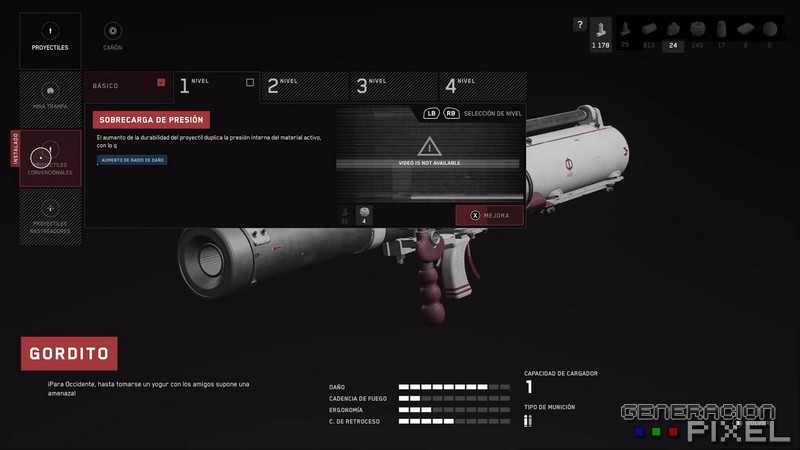Click the unavailable video preview
This screenshot has height=450, width=800.
tap(429, 155)
